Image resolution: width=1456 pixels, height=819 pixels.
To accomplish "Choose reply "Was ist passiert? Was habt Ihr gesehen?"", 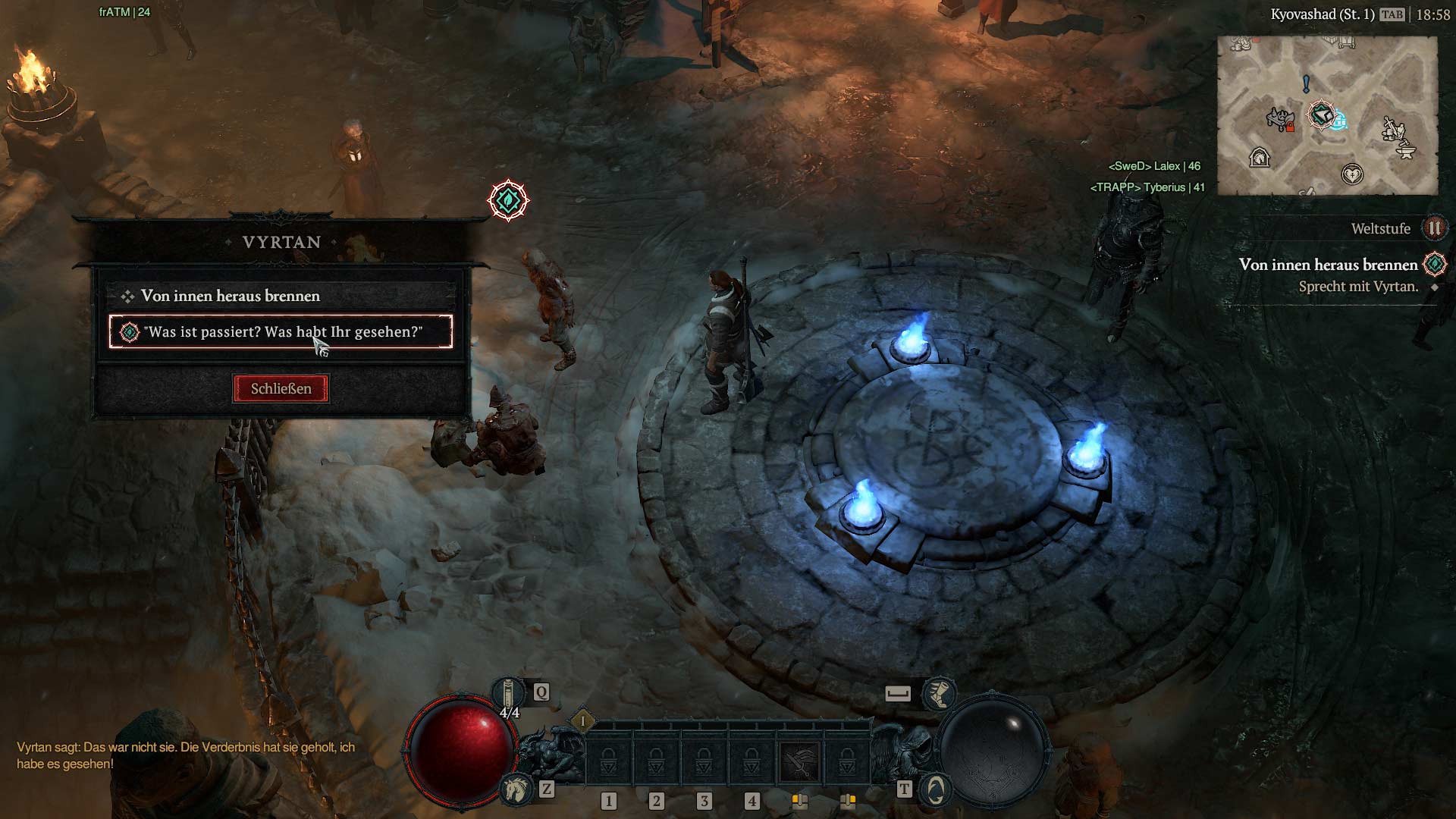I will point(281,332).
